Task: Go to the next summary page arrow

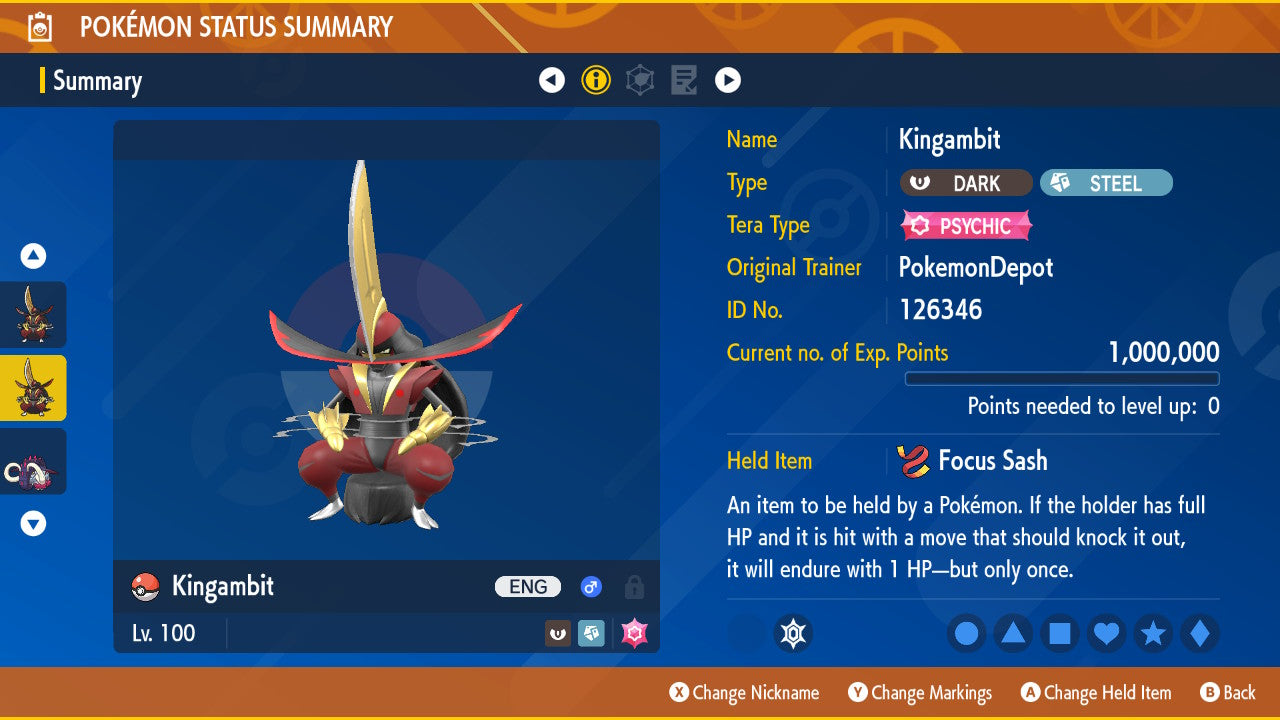Action: (x=728, y=80)
